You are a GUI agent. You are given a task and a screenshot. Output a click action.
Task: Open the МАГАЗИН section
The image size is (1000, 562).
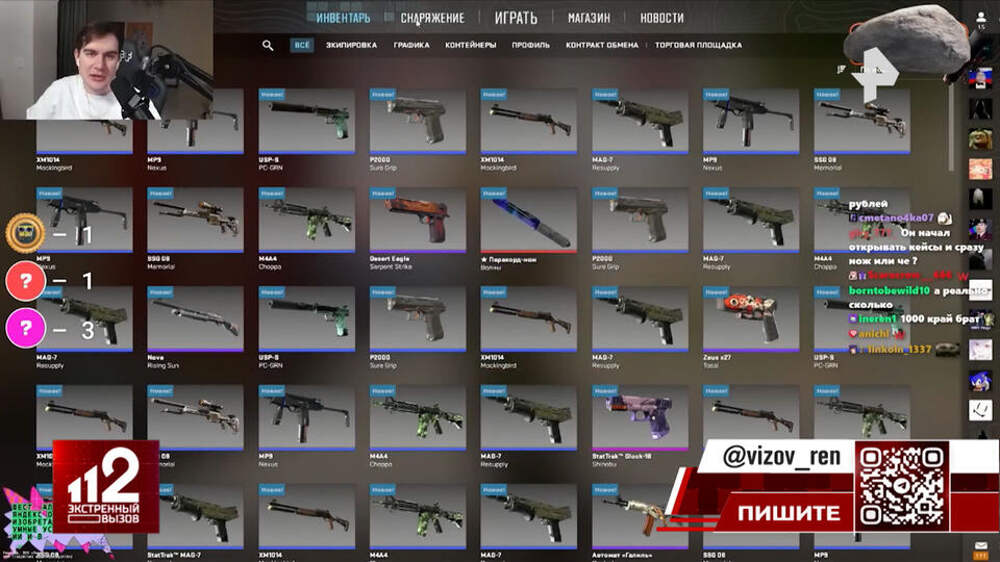tap(589, 18)
